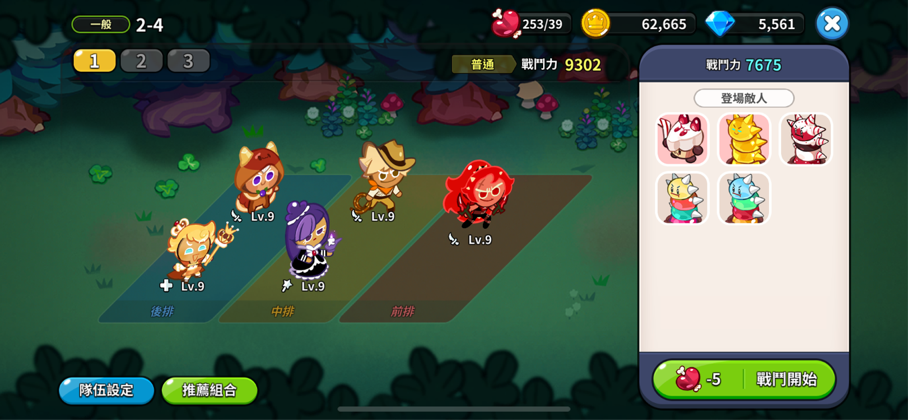Tap the gold coin currency icon
Screen dimensions: 908x420
coord(596,23)
